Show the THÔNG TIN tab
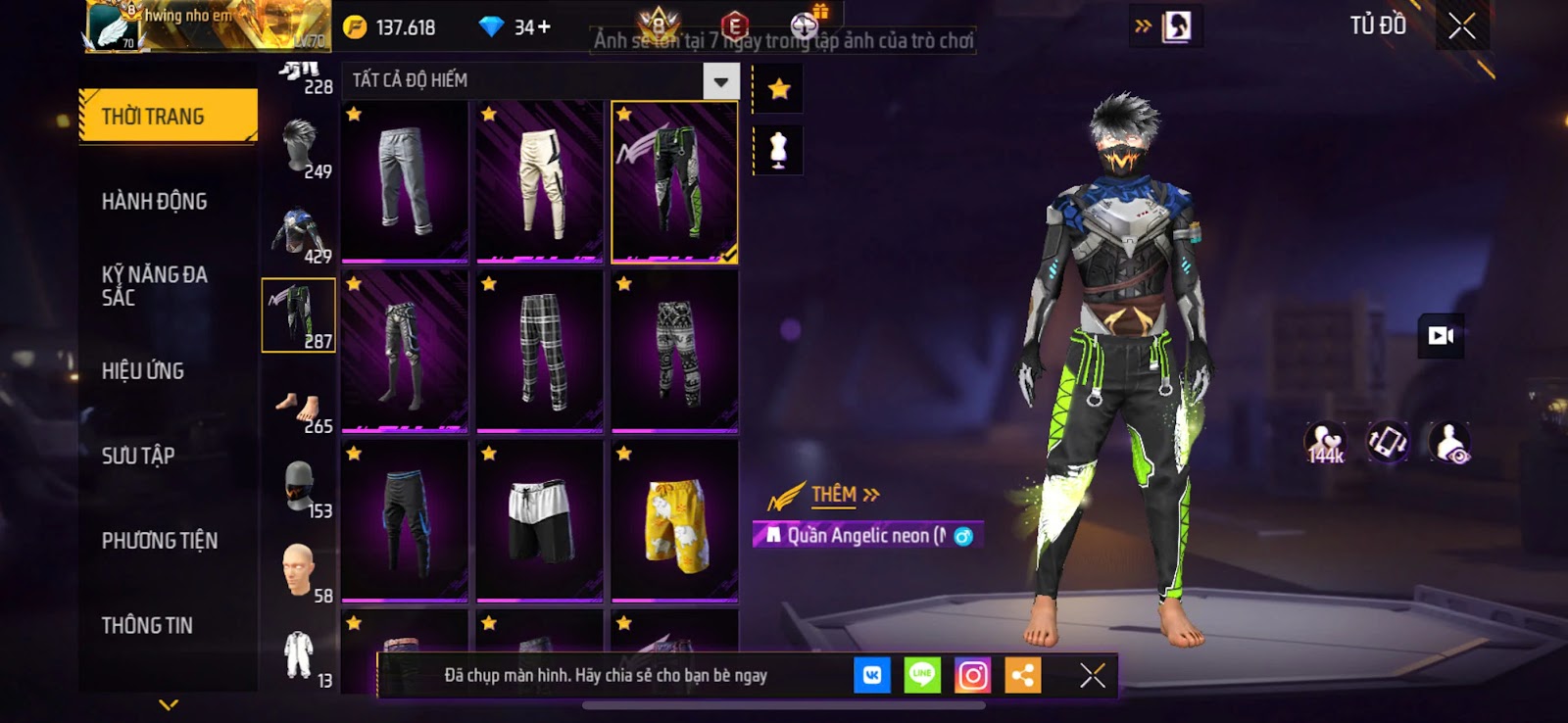This screenshot has height=723, width=1568. click(x=147, y=625)
